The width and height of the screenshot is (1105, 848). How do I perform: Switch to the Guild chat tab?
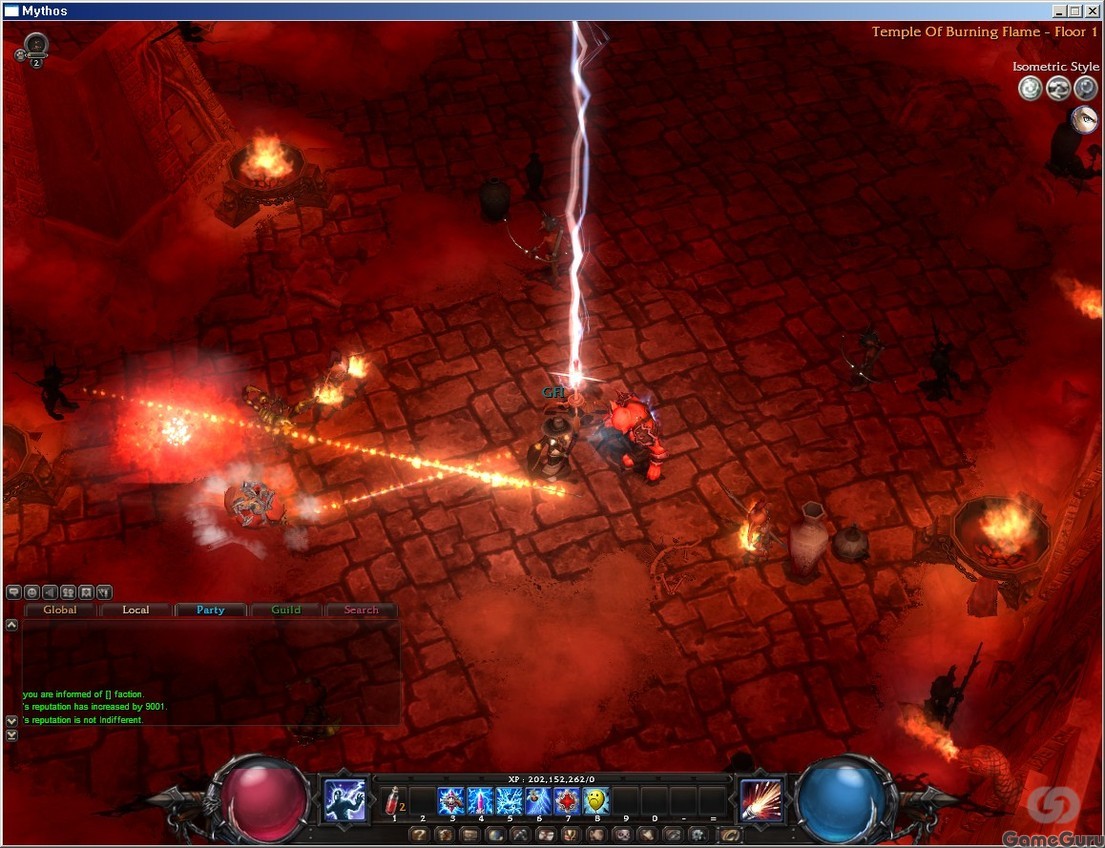pos(286,610)
